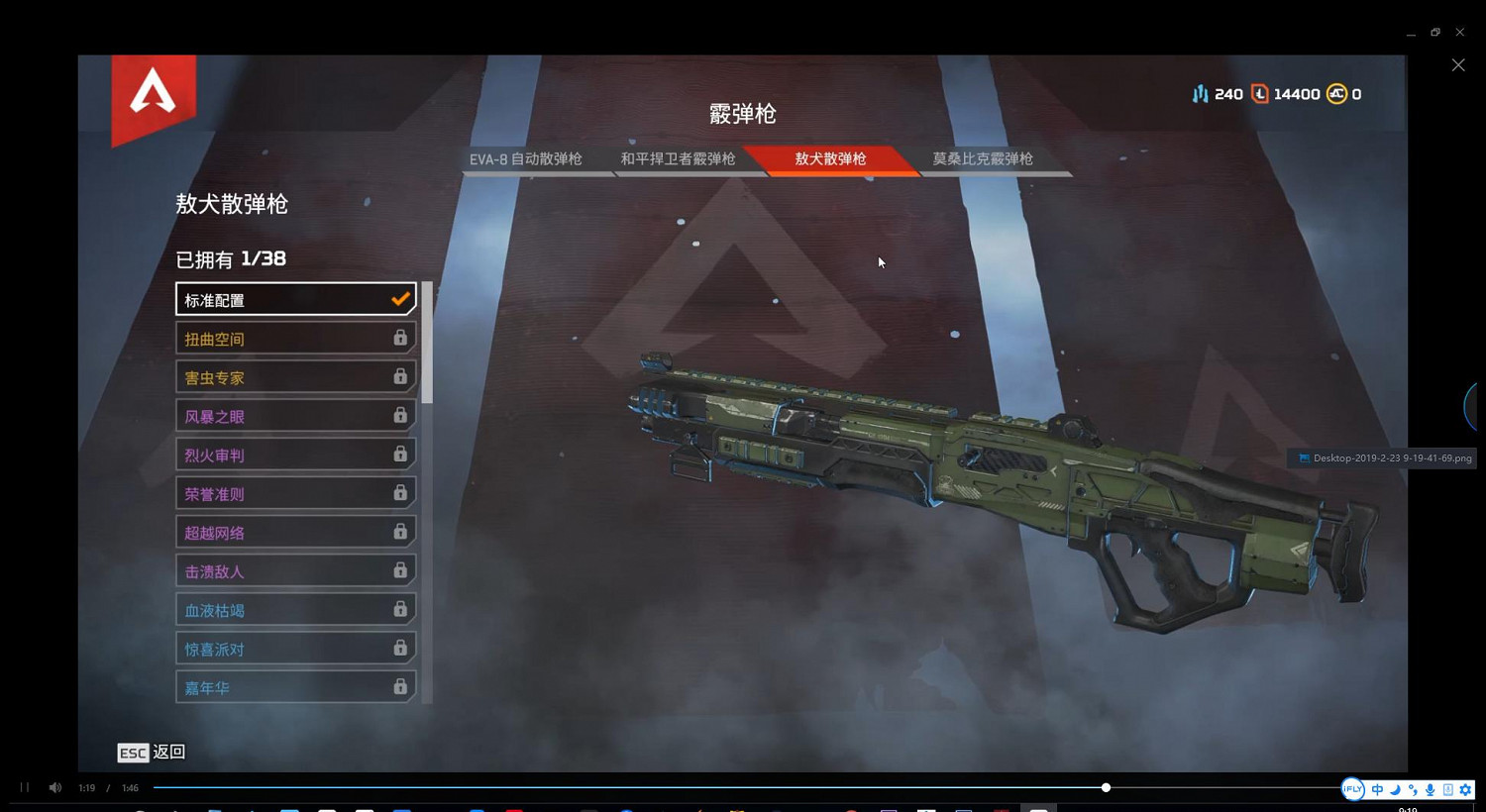Activate the microphone voice input icon
The height and width of the screenshot is (812, 1486).
click(1431, 789)
